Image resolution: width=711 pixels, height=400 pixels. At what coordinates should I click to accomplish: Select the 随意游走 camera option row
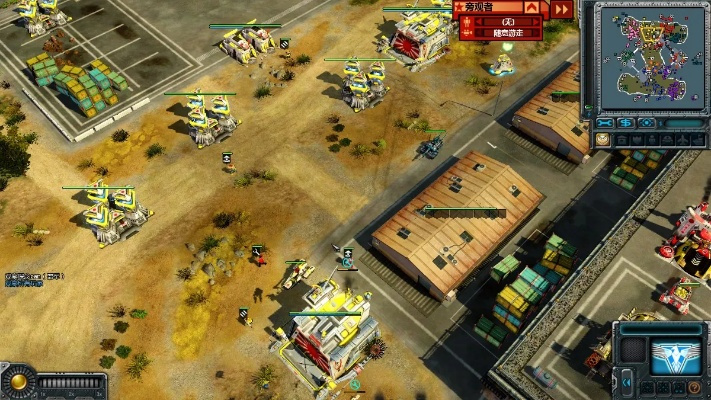coord(510,33)
